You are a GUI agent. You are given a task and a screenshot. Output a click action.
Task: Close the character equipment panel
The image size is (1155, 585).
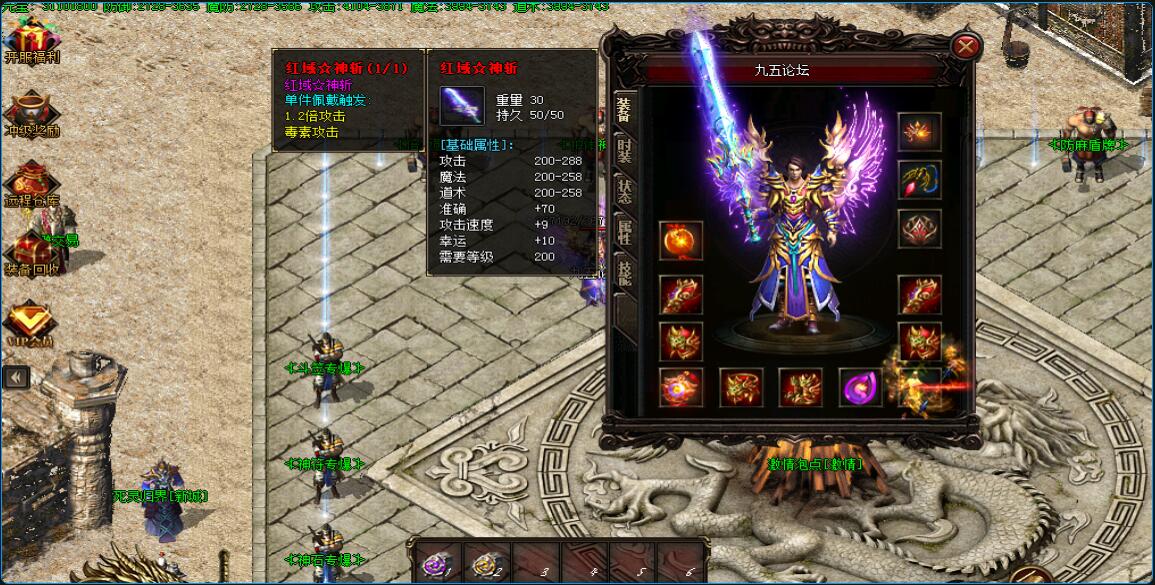(x=965, y=46)
